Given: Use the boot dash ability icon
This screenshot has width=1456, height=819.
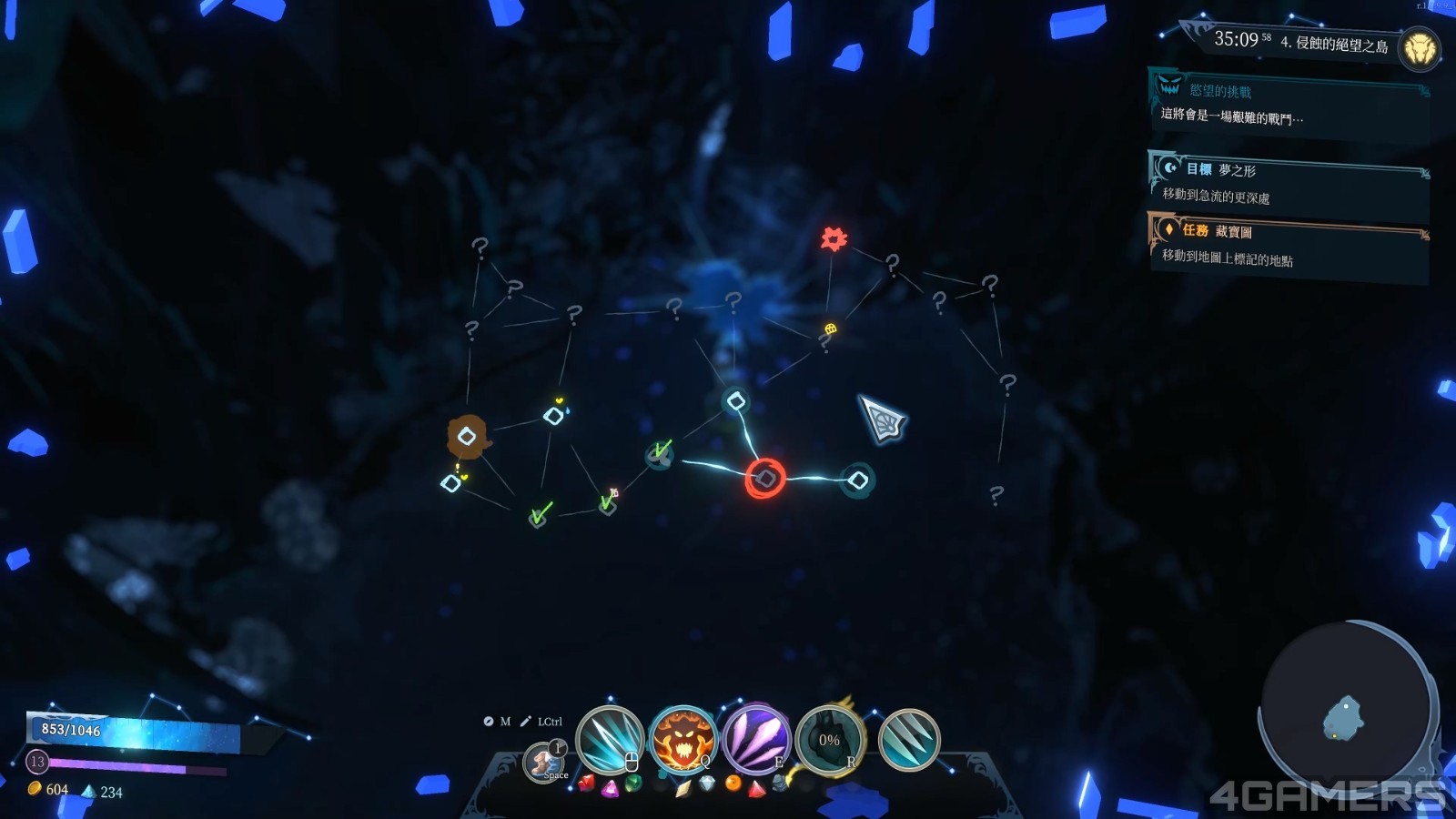Looking at the screenshot, I should [544, 761].
